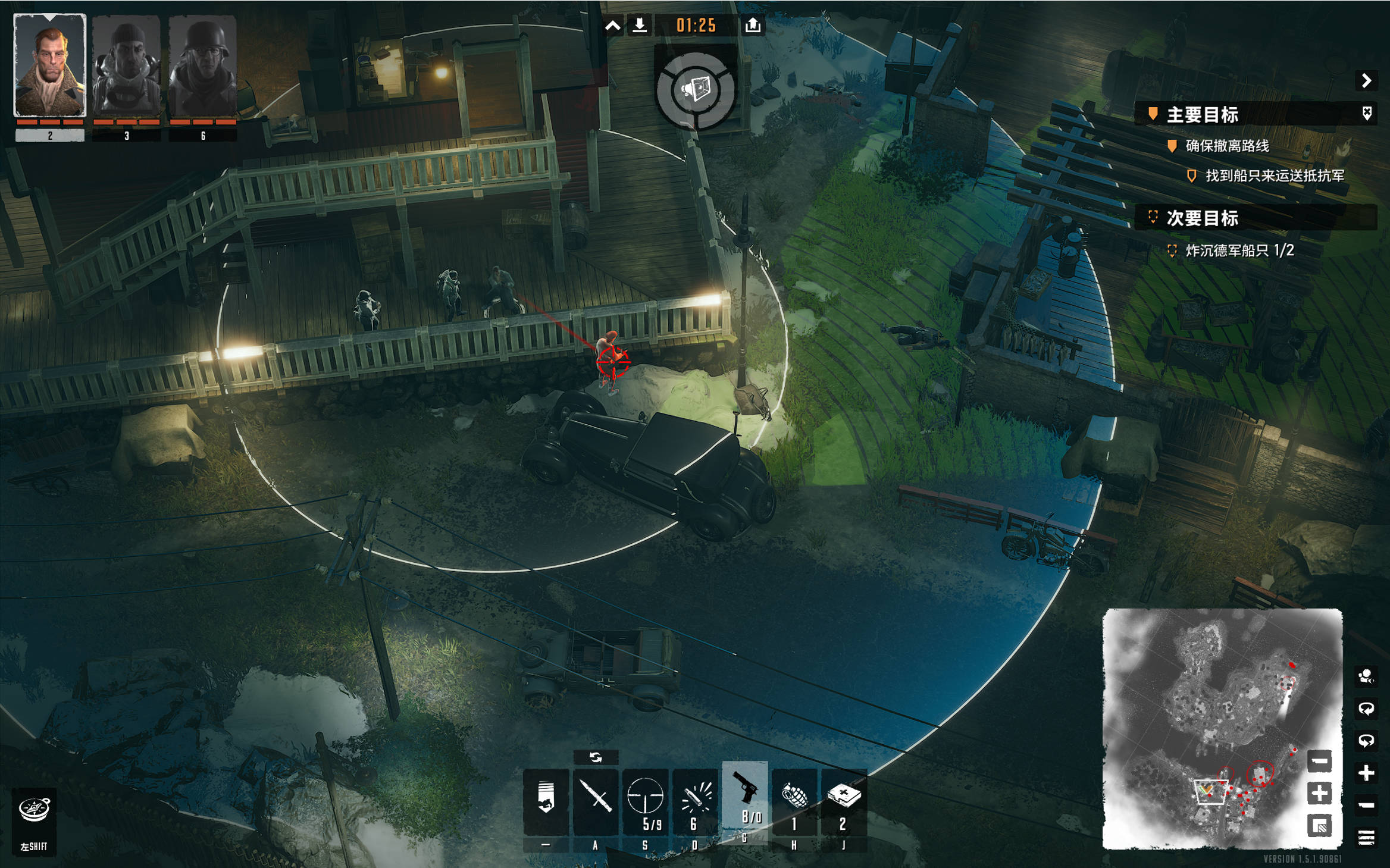Click the compass icon
The height and width of the screenshot is (868, 1390).
tap(34, 809)
